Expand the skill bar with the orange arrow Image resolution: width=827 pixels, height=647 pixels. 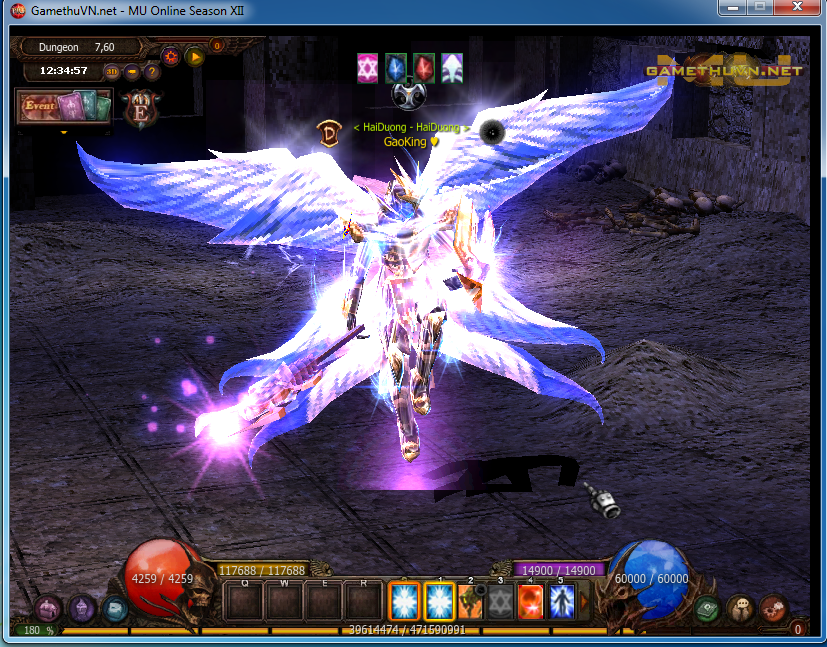click(585, 602)
